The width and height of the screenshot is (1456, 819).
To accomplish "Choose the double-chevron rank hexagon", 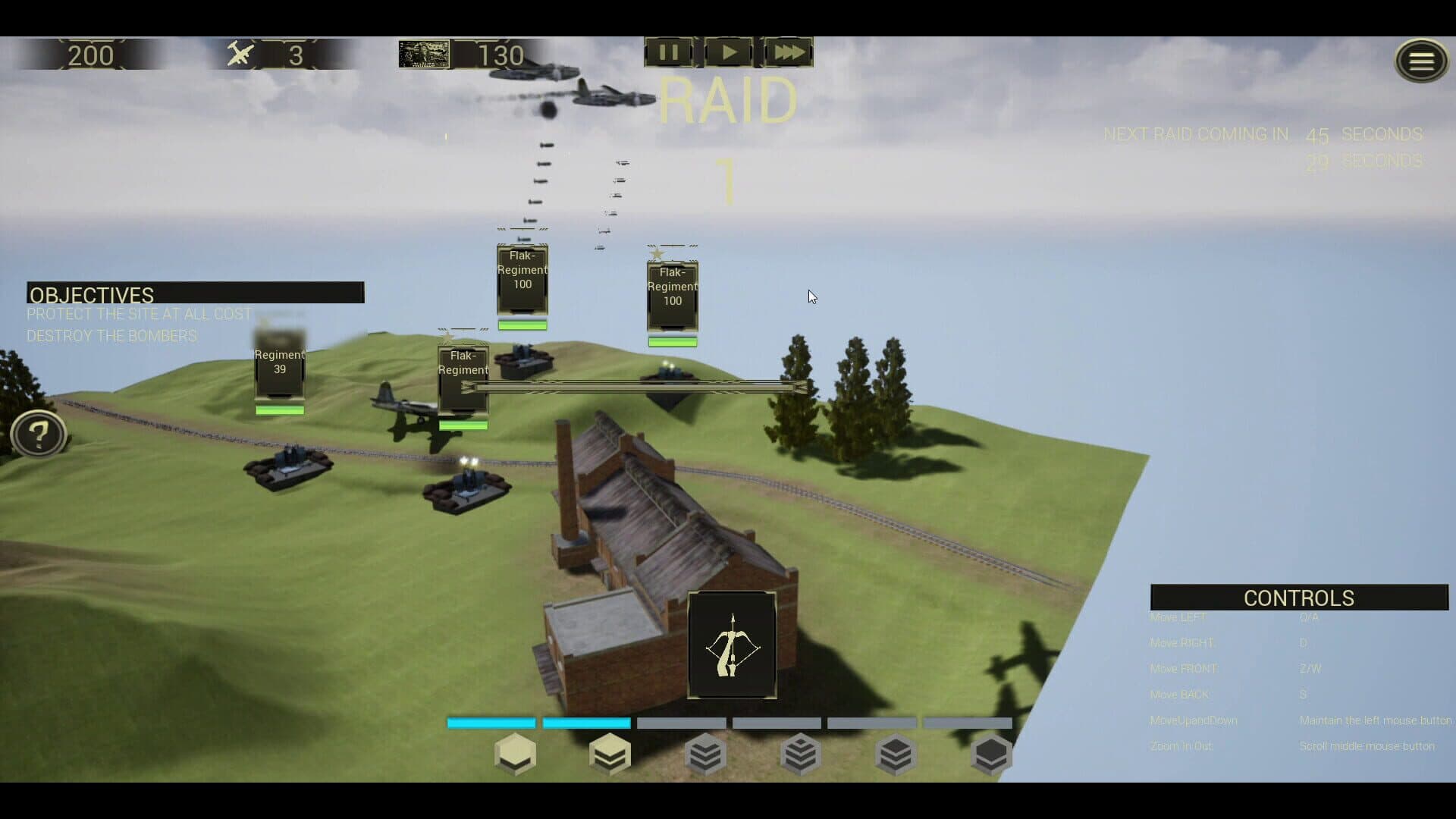I will pyautogui.click(x=610, y=754).
